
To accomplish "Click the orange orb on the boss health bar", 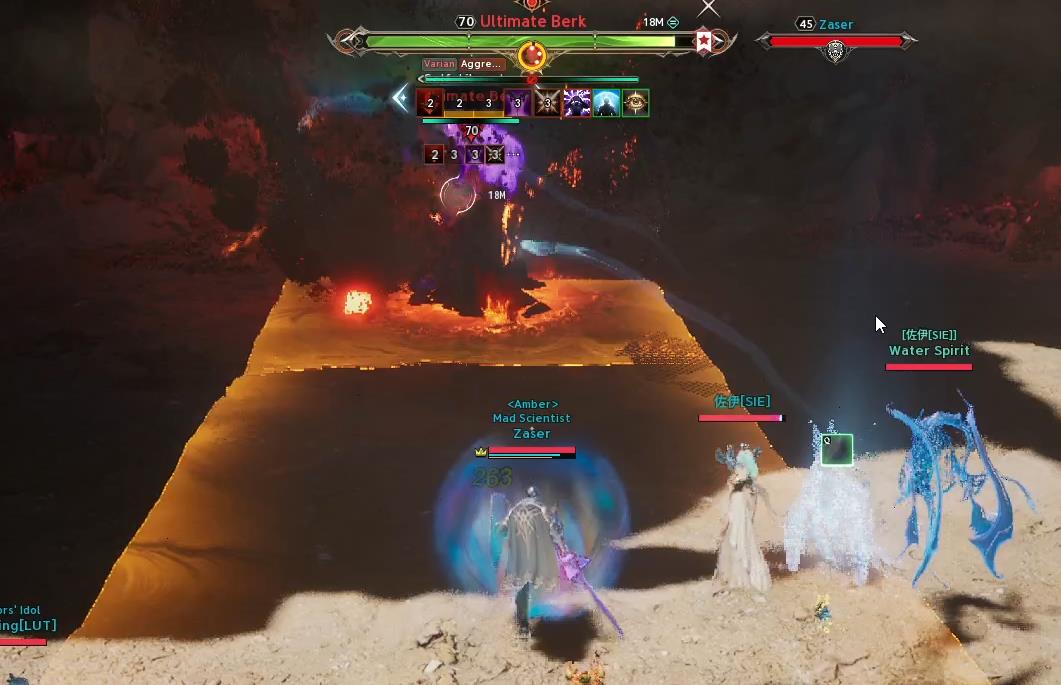I will 531,57.
